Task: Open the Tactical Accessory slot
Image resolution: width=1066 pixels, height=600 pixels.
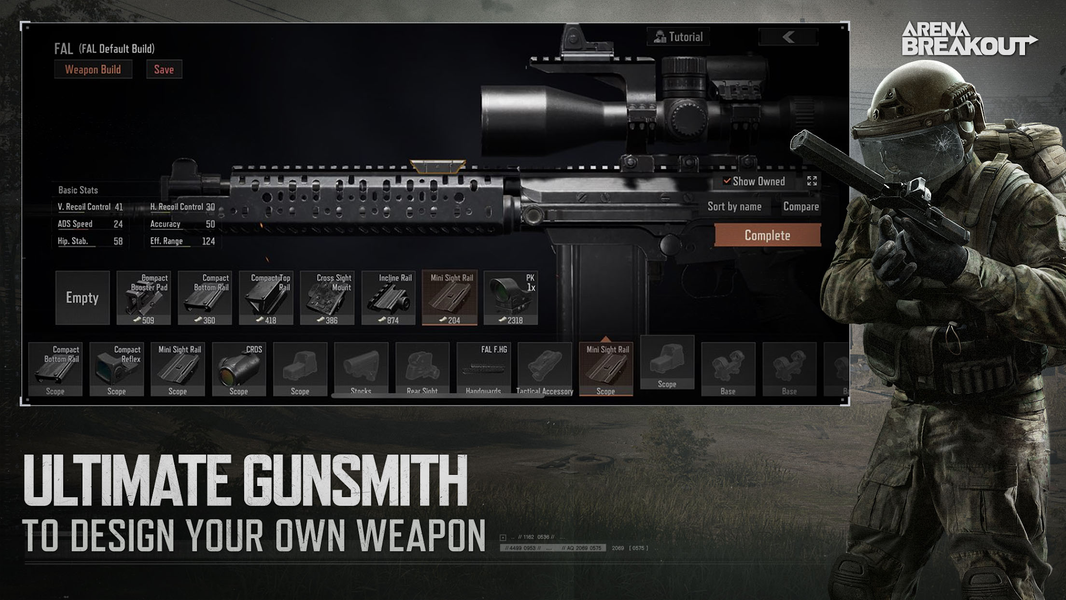Action: tap(544, 370)
